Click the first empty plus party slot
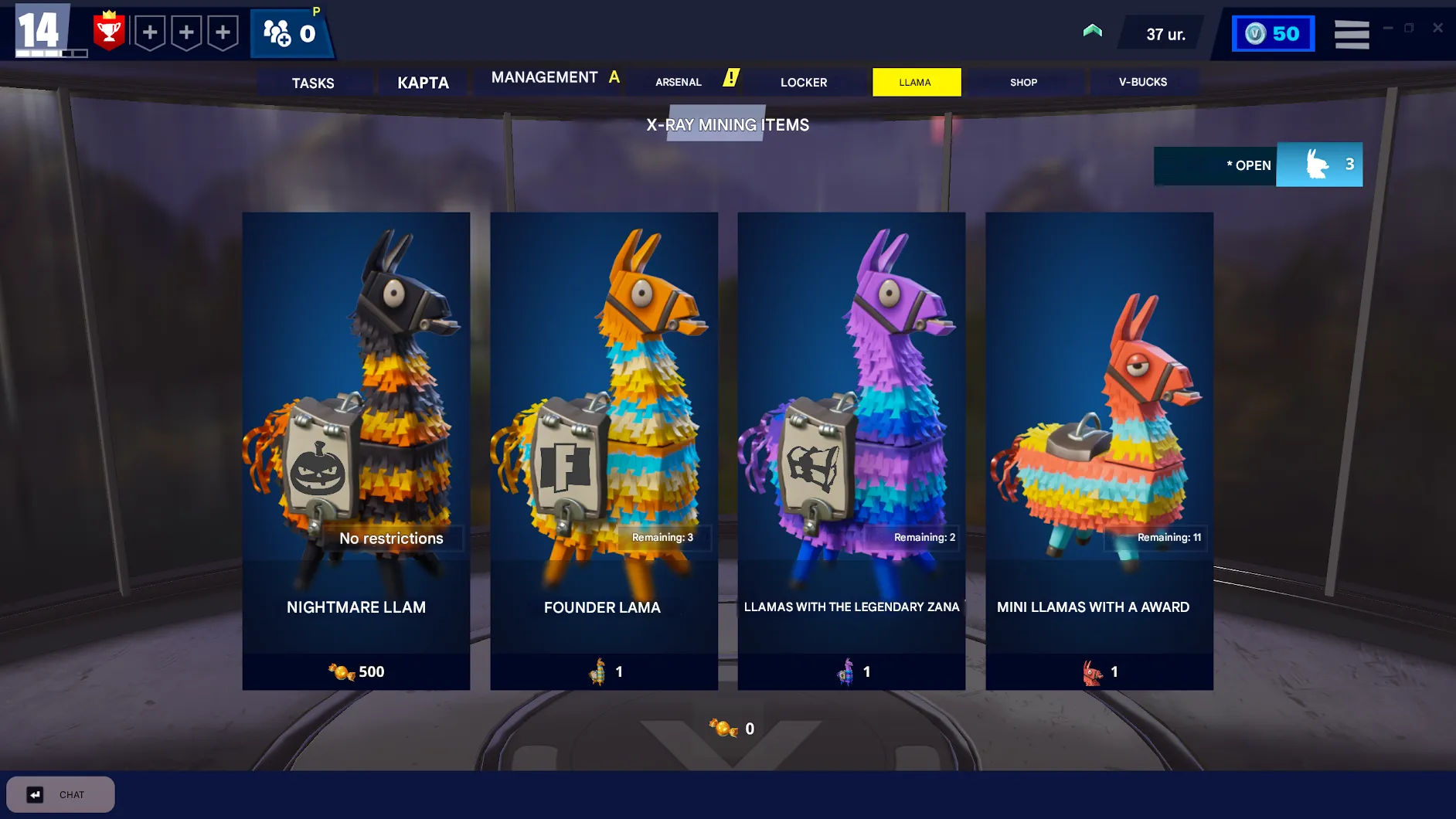 tap(150, 32)
